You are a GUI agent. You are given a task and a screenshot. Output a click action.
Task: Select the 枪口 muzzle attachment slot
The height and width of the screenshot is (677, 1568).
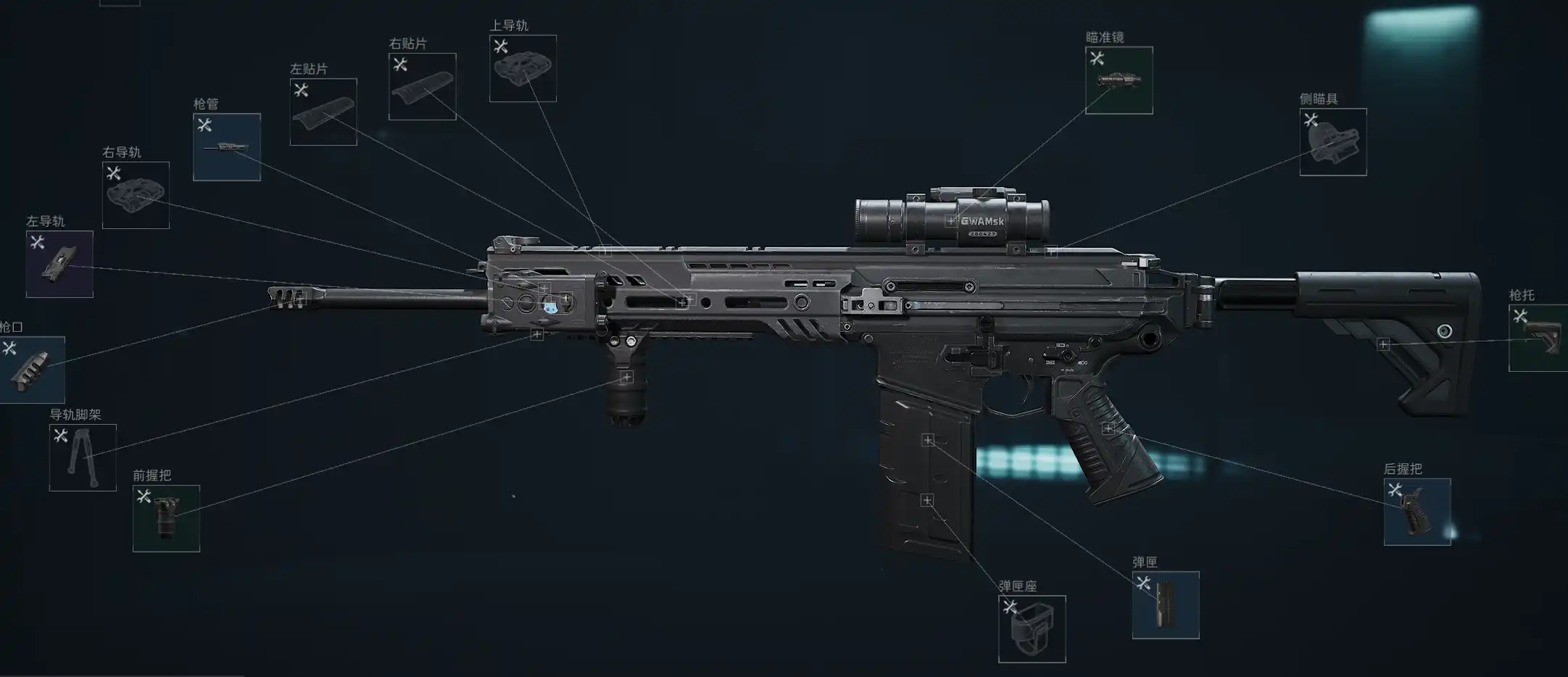click(32, 370)
